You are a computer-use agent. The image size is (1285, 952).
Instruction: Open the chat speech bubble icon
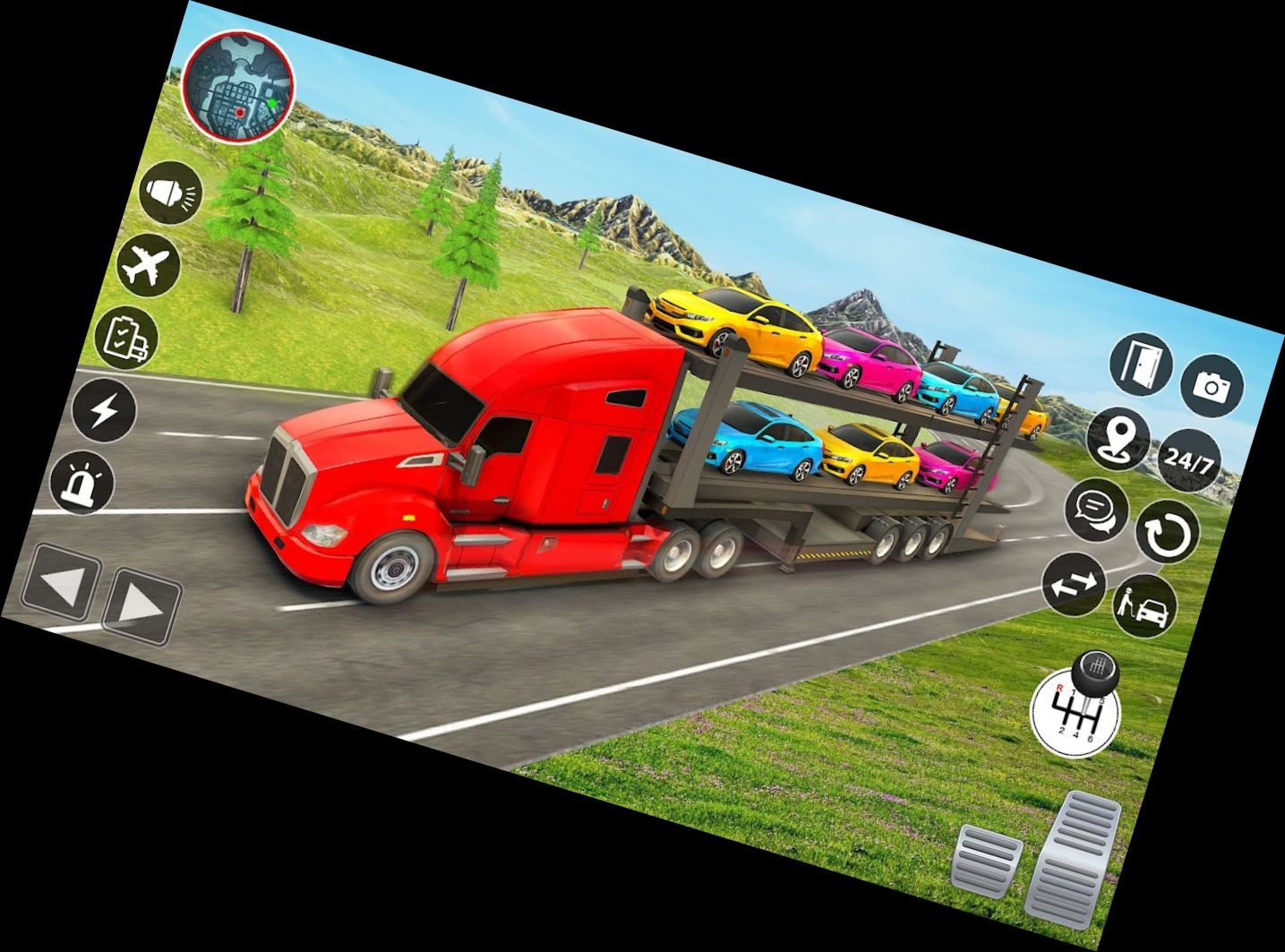(1096, 510)
